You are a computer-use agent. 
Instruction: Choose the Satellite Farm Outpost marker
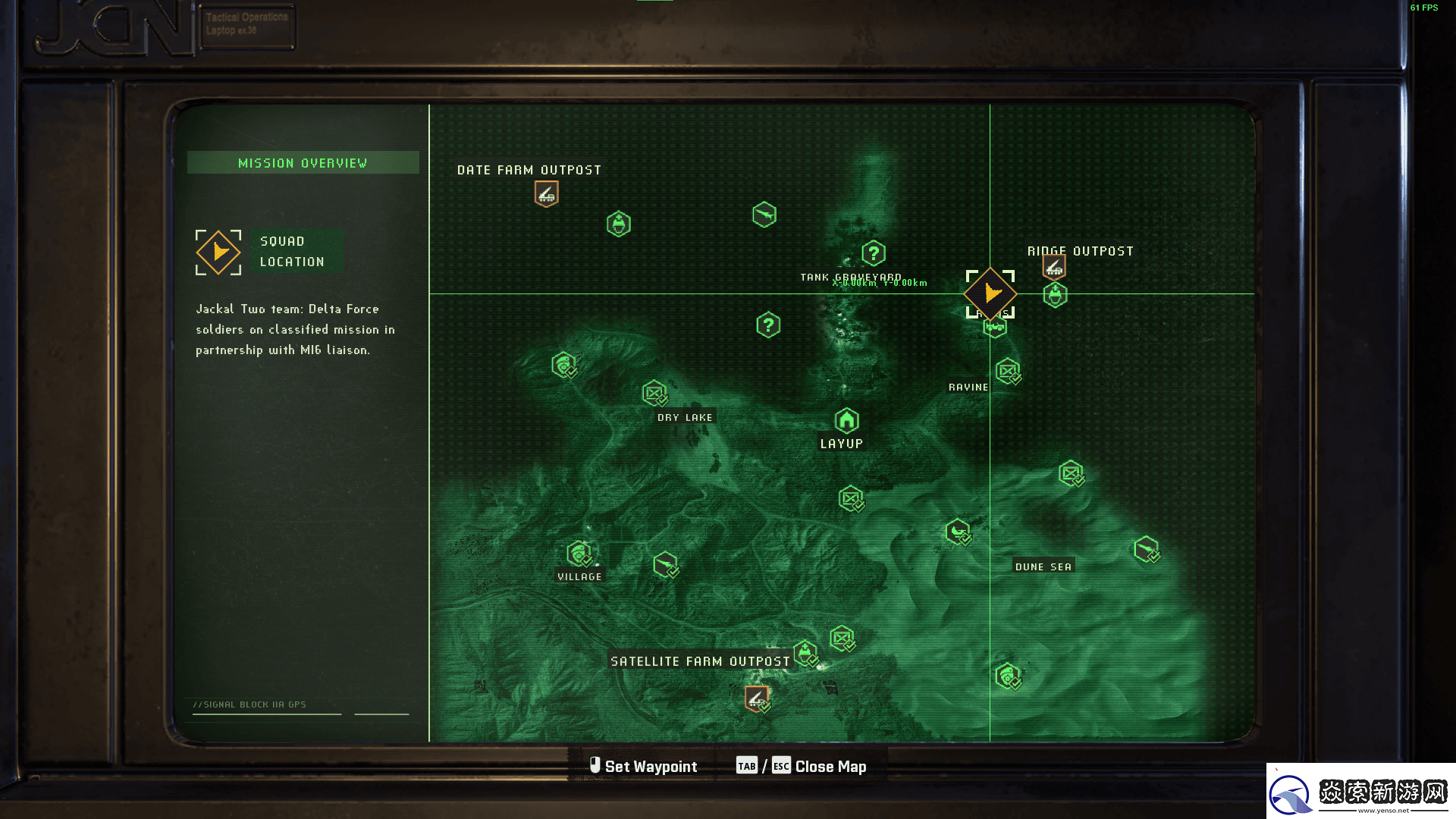pyautogui.click(x=756, y=698)
